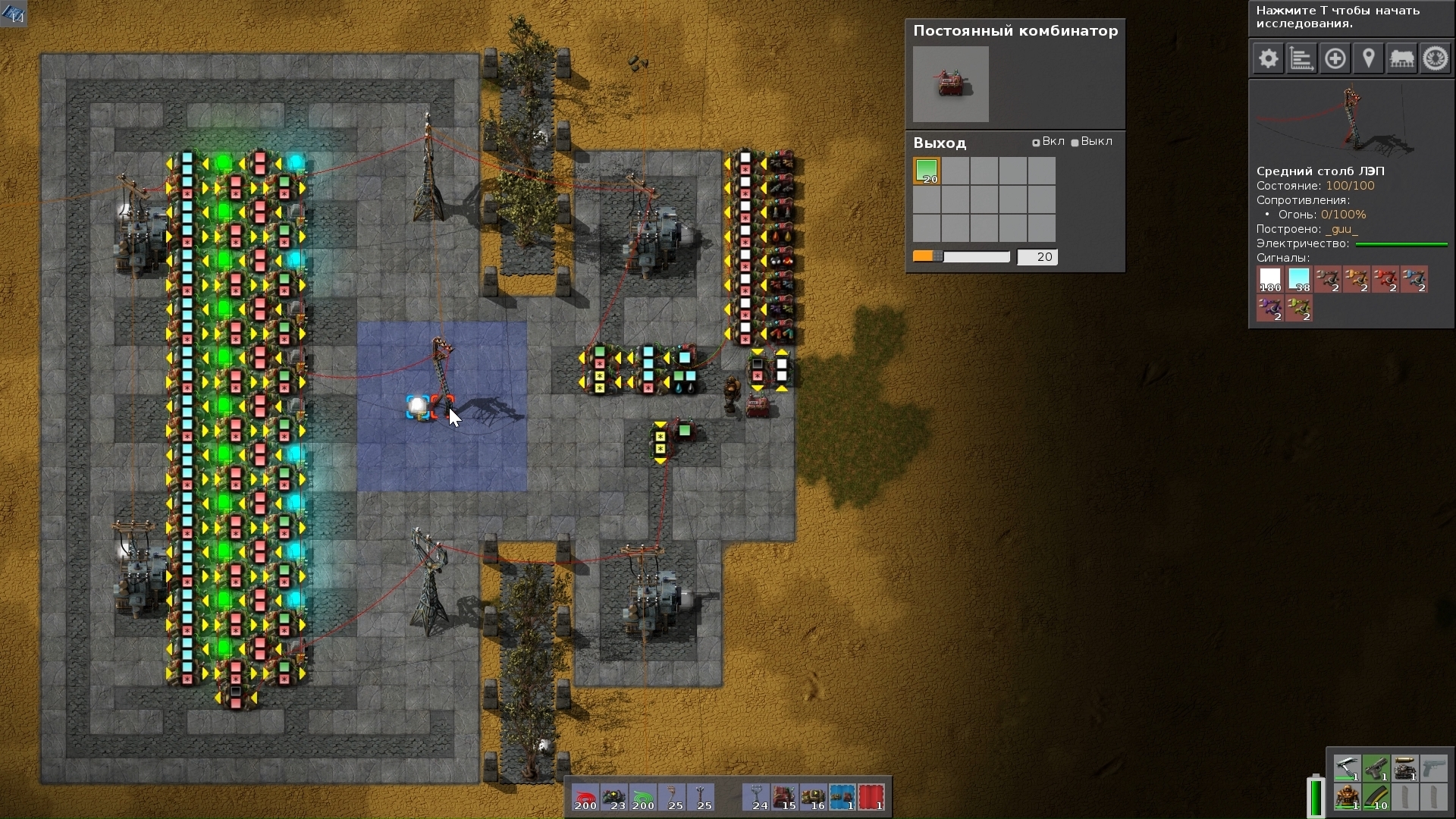Open the armor equipment slot

[1347, 797]
